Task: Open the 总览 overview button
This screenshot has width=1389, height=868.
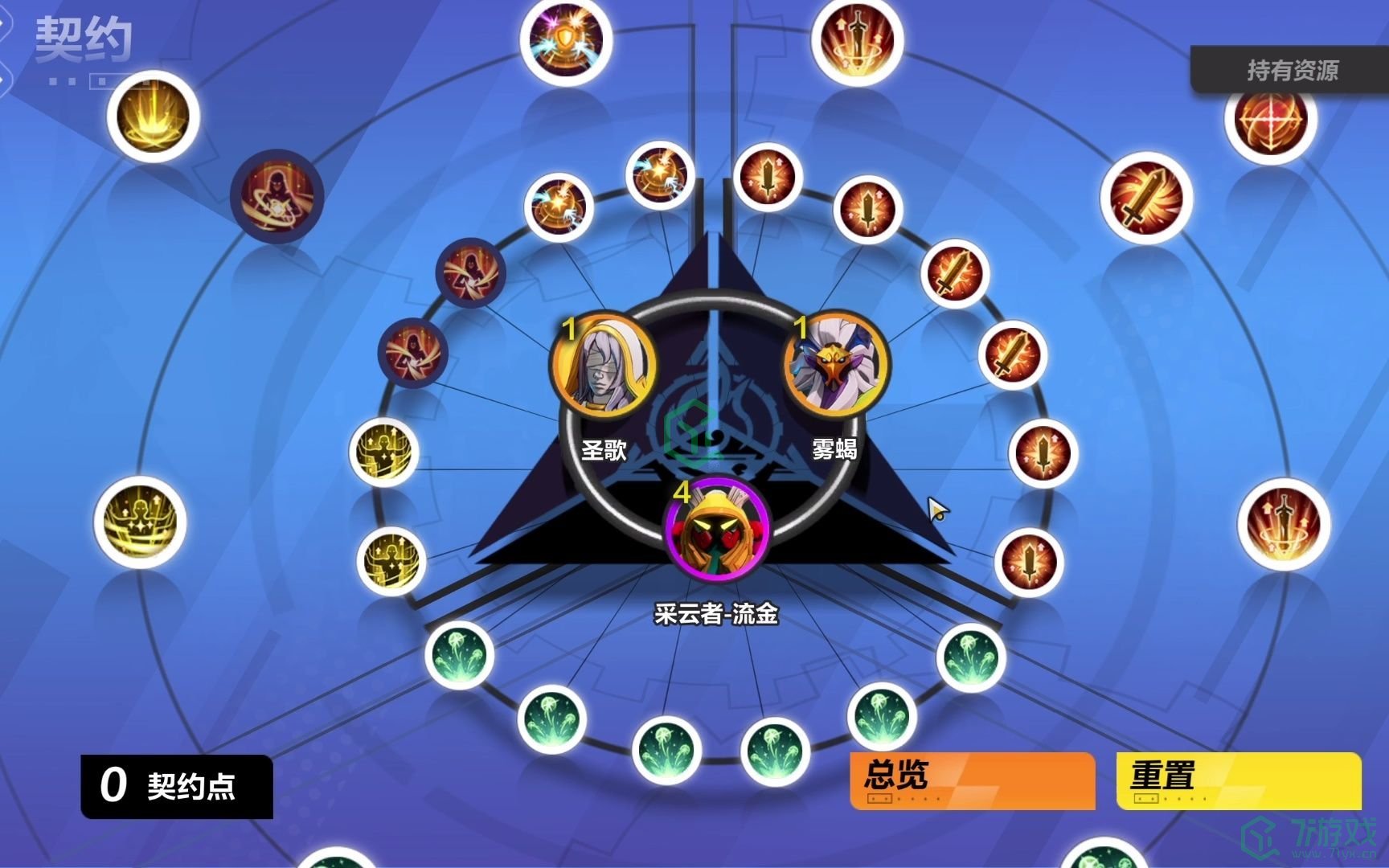Action: pyautogui.click(x=972, y=779)
